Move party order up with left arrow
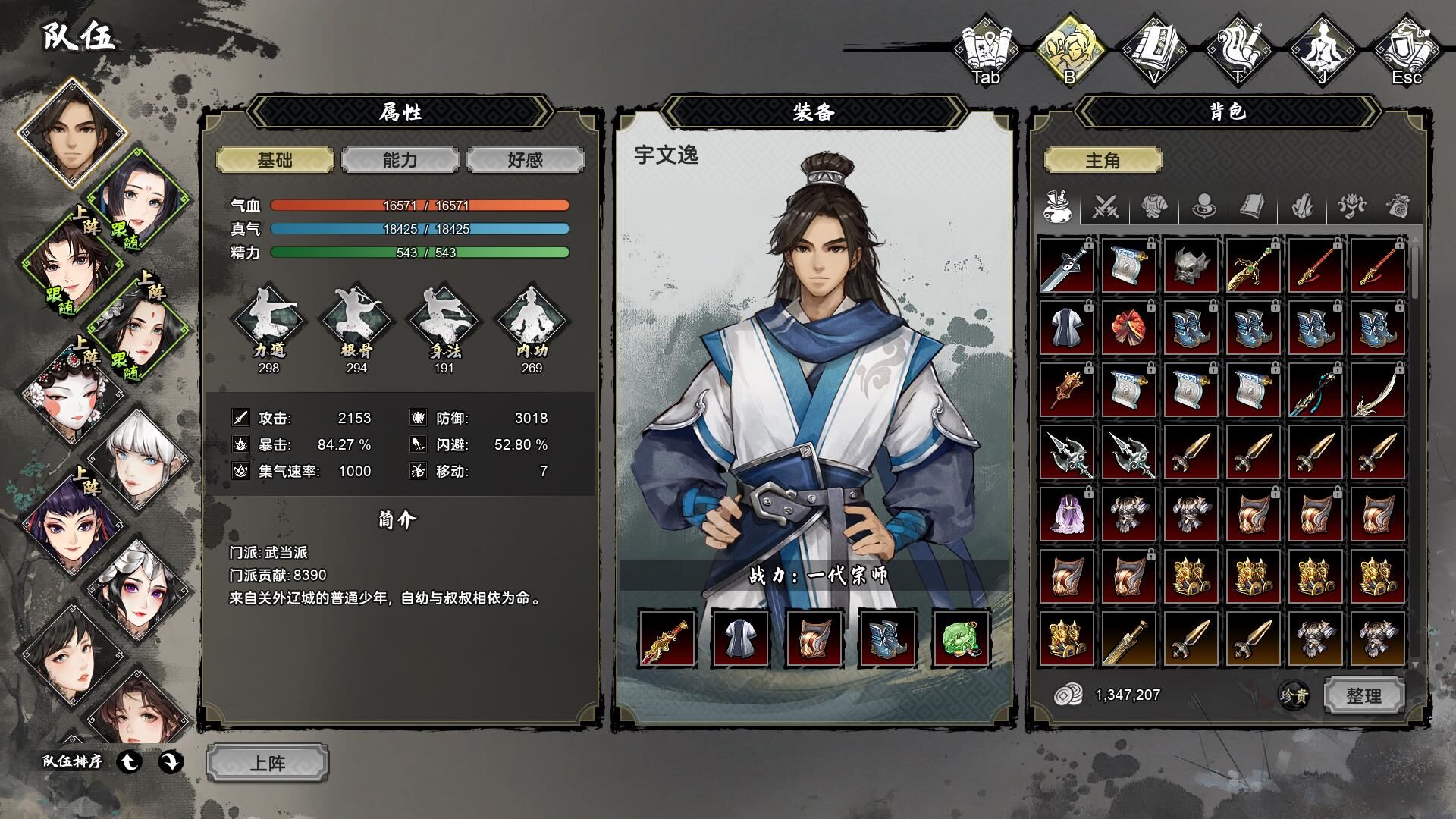The width and height of the screenshot is (1456, 819). point(130,761)
